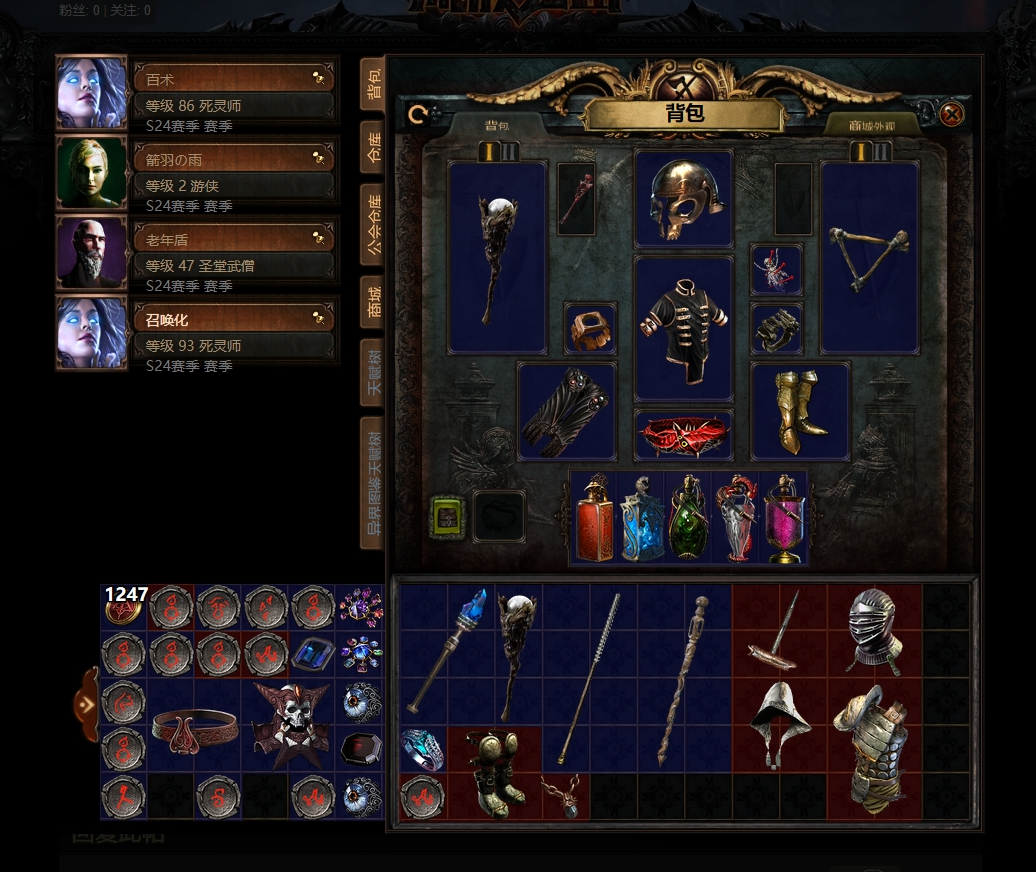Open the 仓库 side tab
This screenshot has height=872, width=1036.
click(x=373, y=146)
